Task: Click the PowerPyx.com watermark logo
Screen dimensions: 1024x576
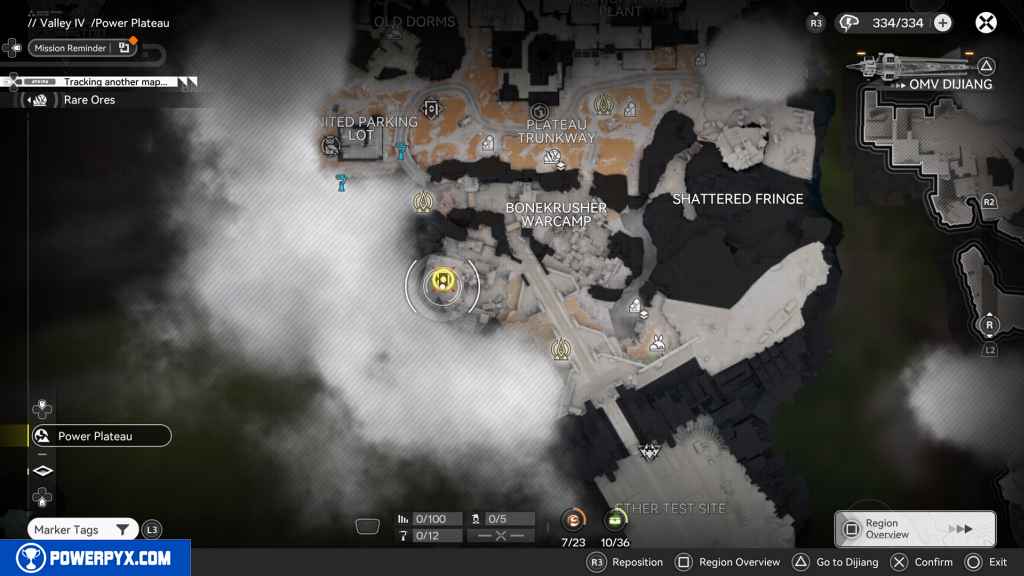Action: pos(95,558)
